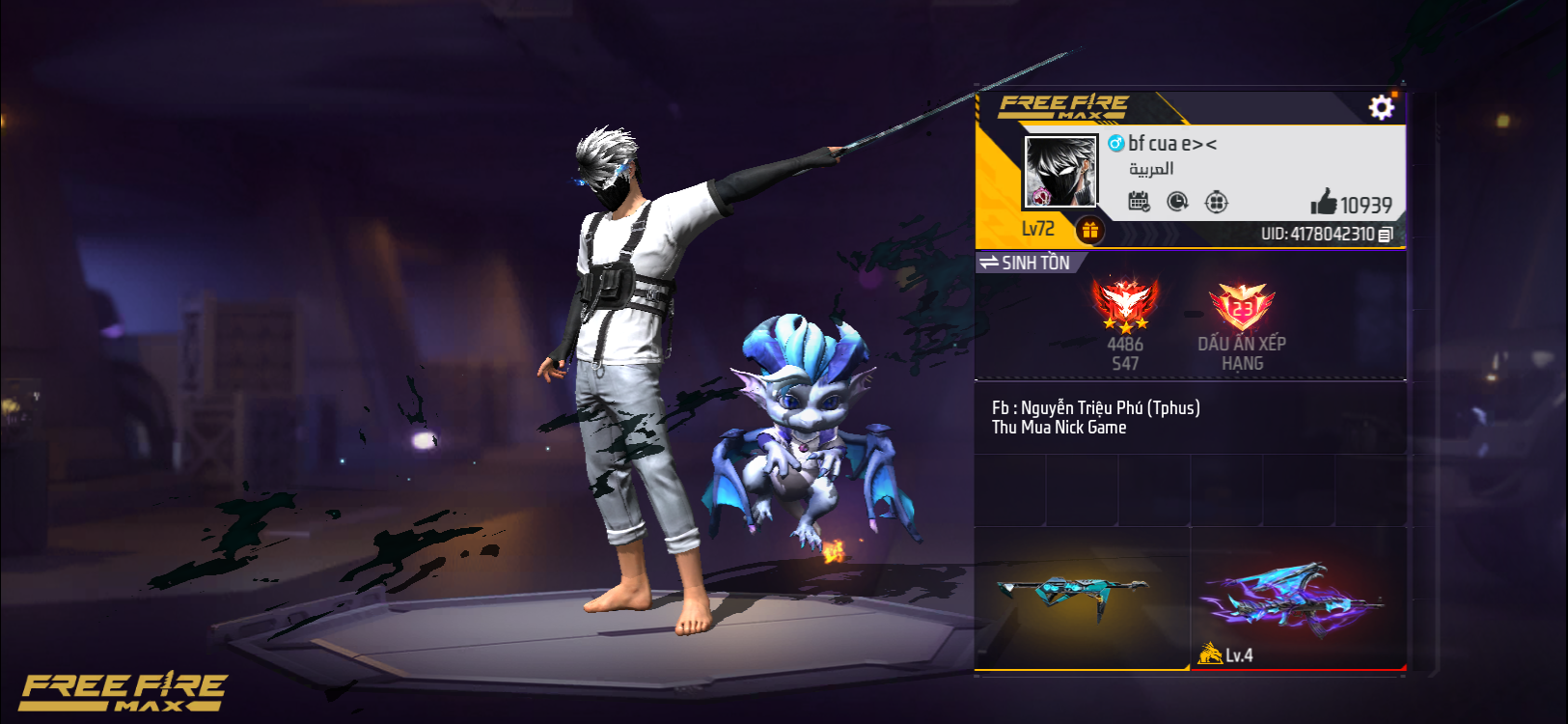
Task: Tap the copy icon next to the UID
Action: point(1384,233)
